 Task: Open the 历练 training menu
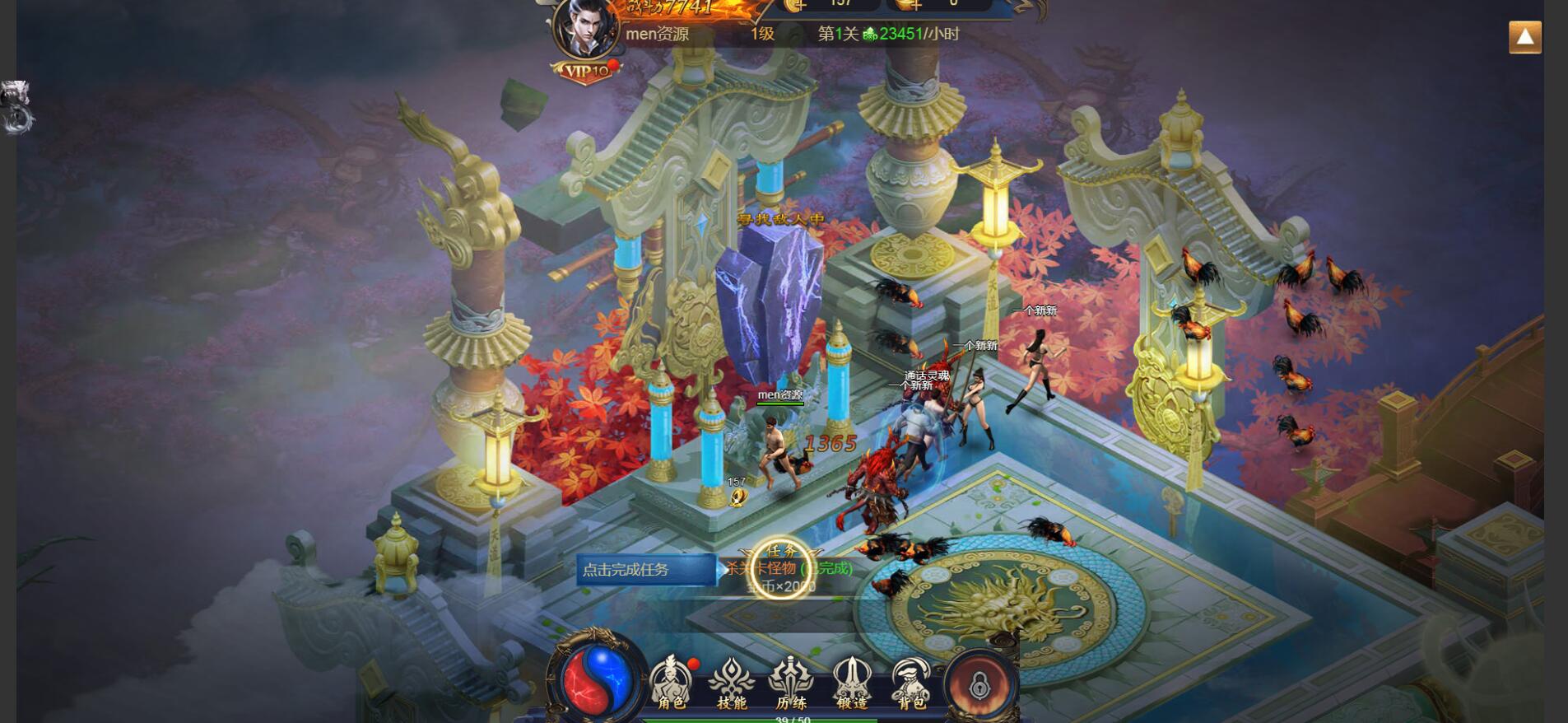(x=791, y=683)
